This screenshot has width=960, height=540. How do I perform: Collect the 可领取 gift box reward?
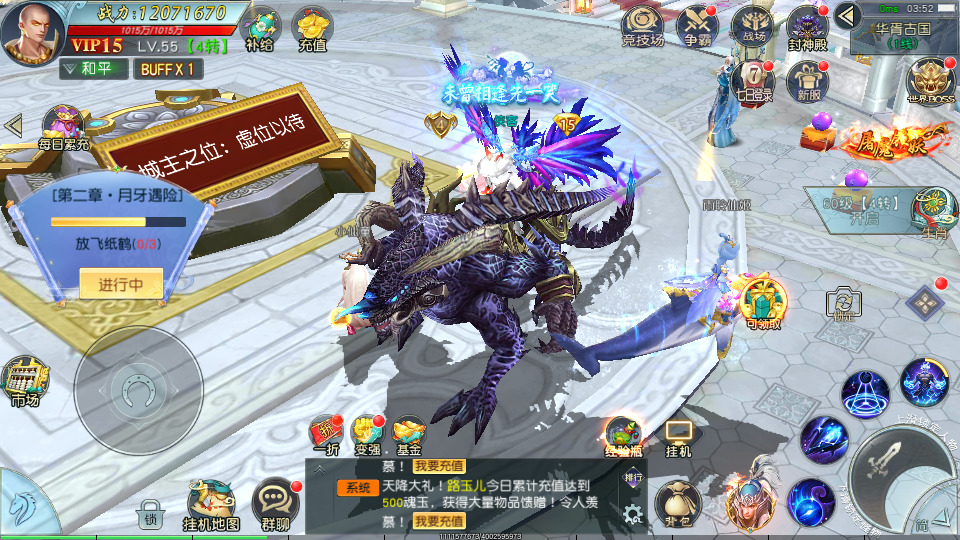(763, 300)
